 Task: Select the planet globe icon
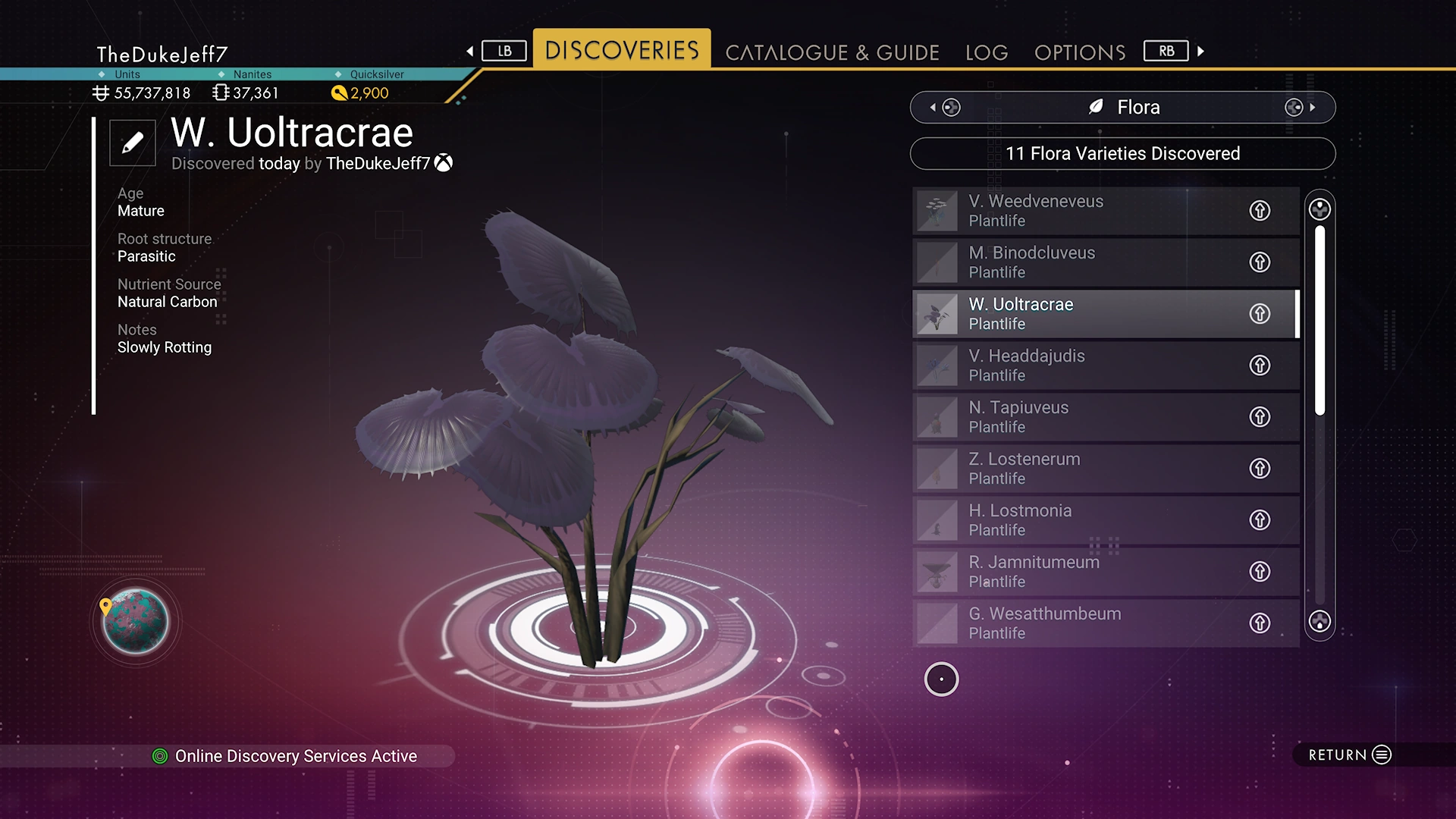point(136,622)
